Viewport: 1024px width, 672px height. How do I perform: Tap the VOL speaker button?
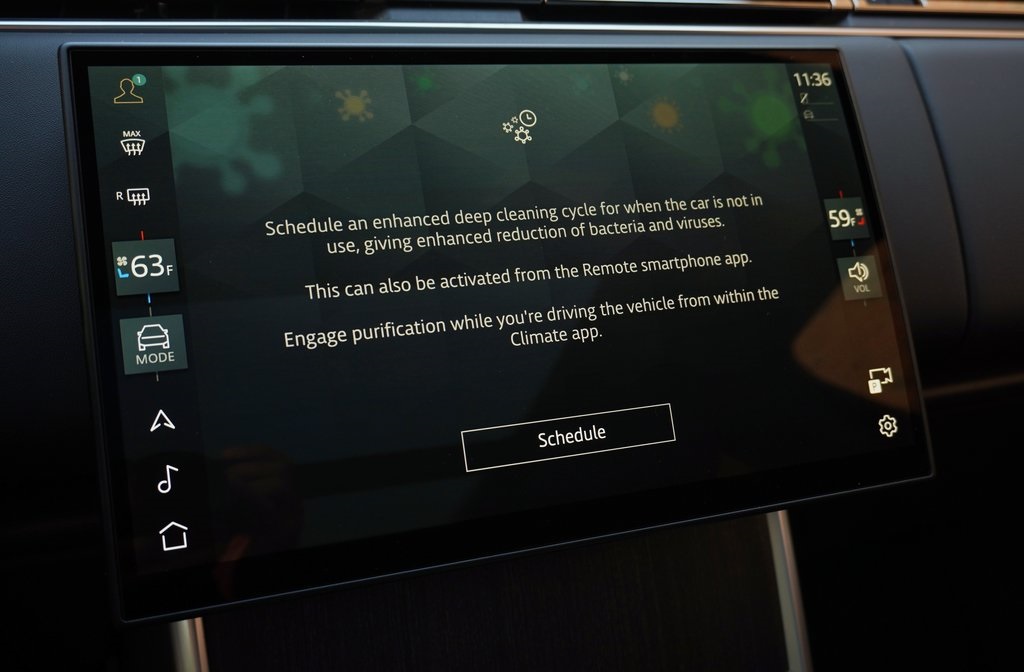859,276
